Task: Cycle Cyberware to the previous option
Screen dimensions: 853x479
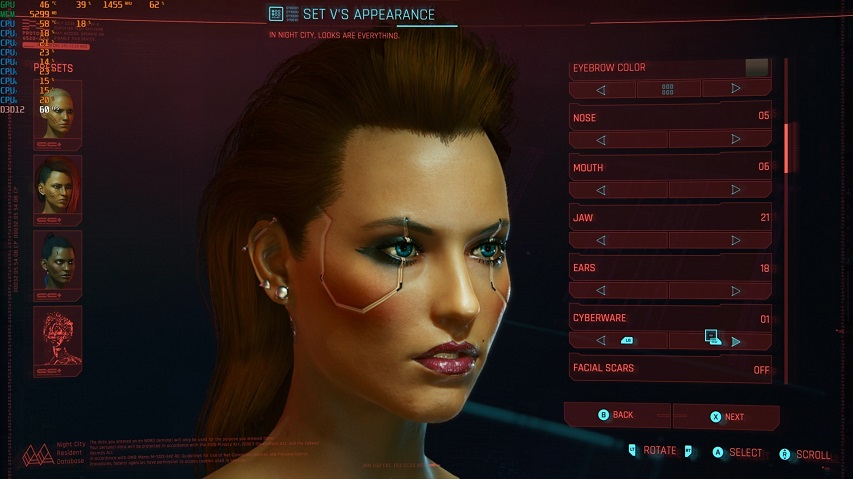Action: (601, 341)
